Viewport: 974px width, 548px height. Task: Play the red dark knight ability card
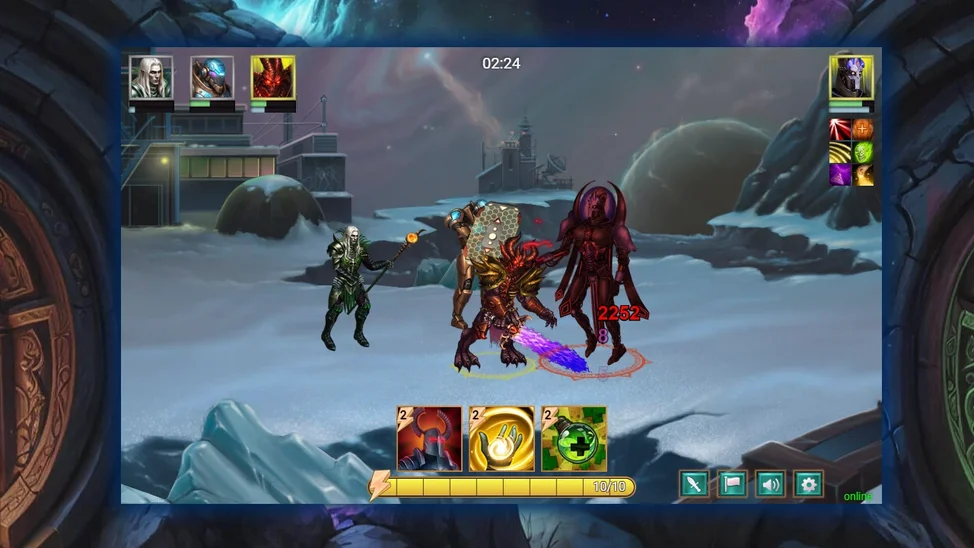click(429, 438)
